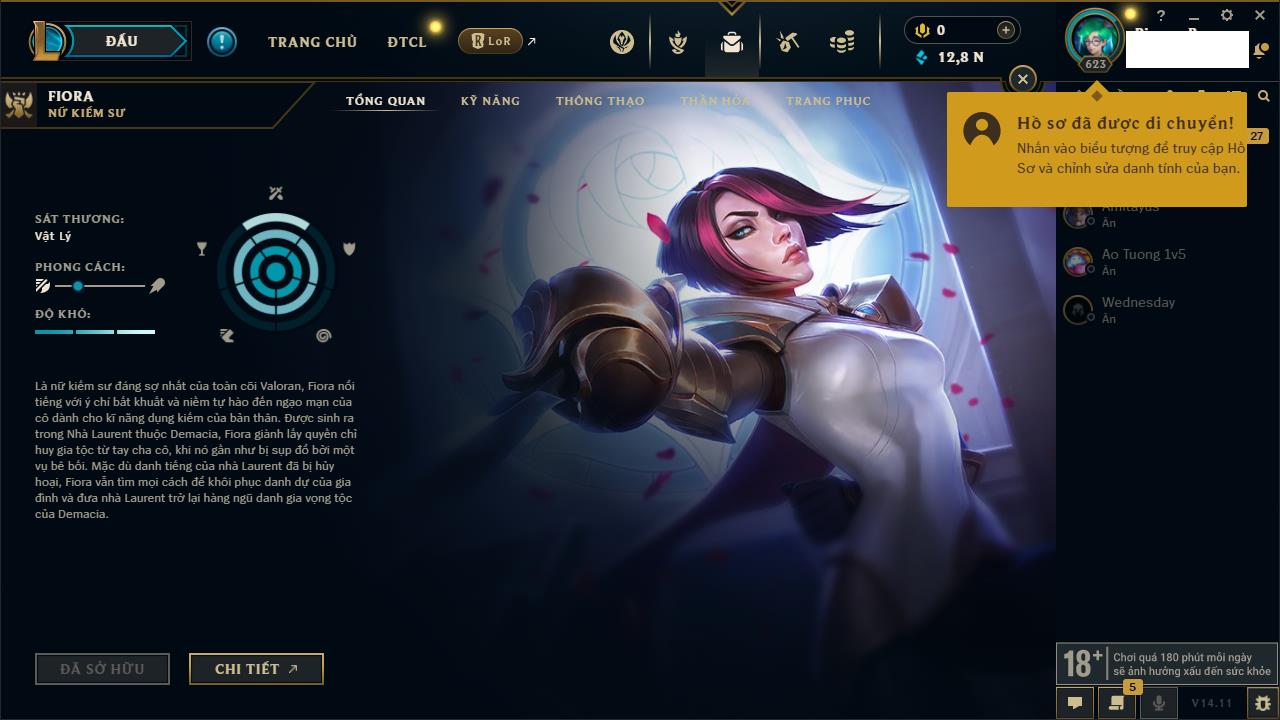Viewport: 1280px width, 720px height.
Task: Open the collection backpack icon
Action: pos(732,42)
